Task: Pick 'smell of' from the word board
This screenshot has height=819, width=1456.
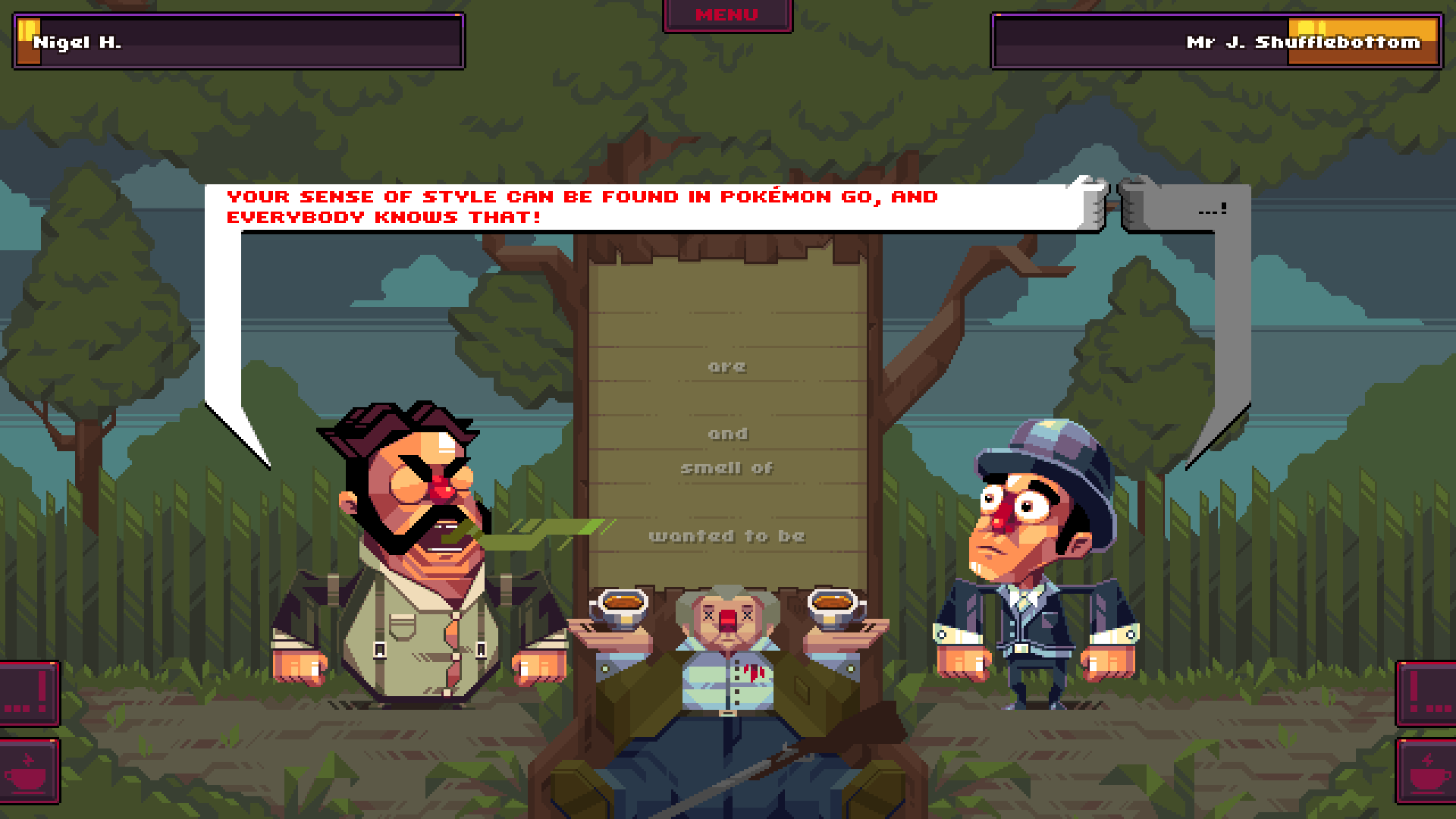Action: click(726, 468)
